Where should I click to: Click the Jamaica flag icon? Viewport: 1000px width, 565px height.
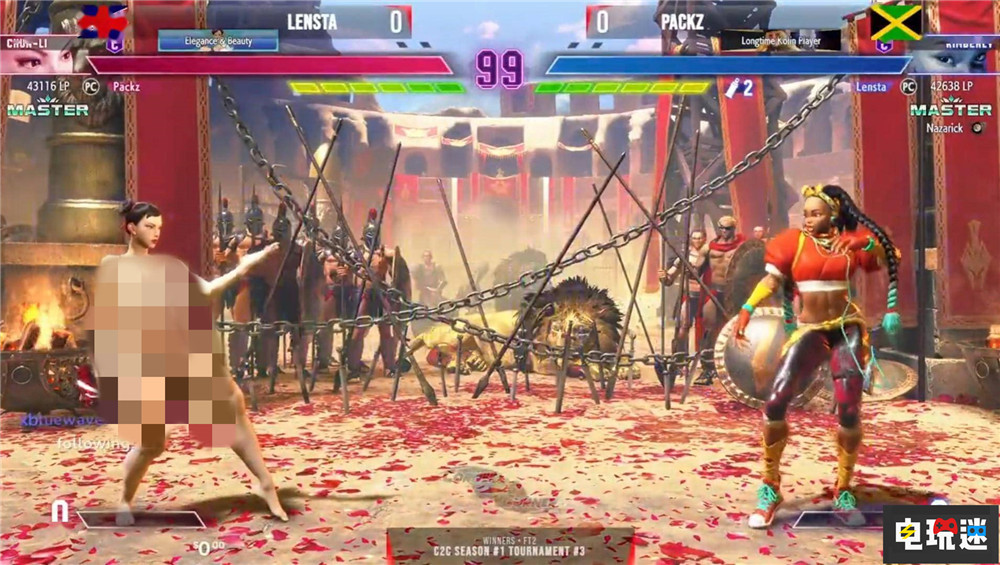coord(895,22)
